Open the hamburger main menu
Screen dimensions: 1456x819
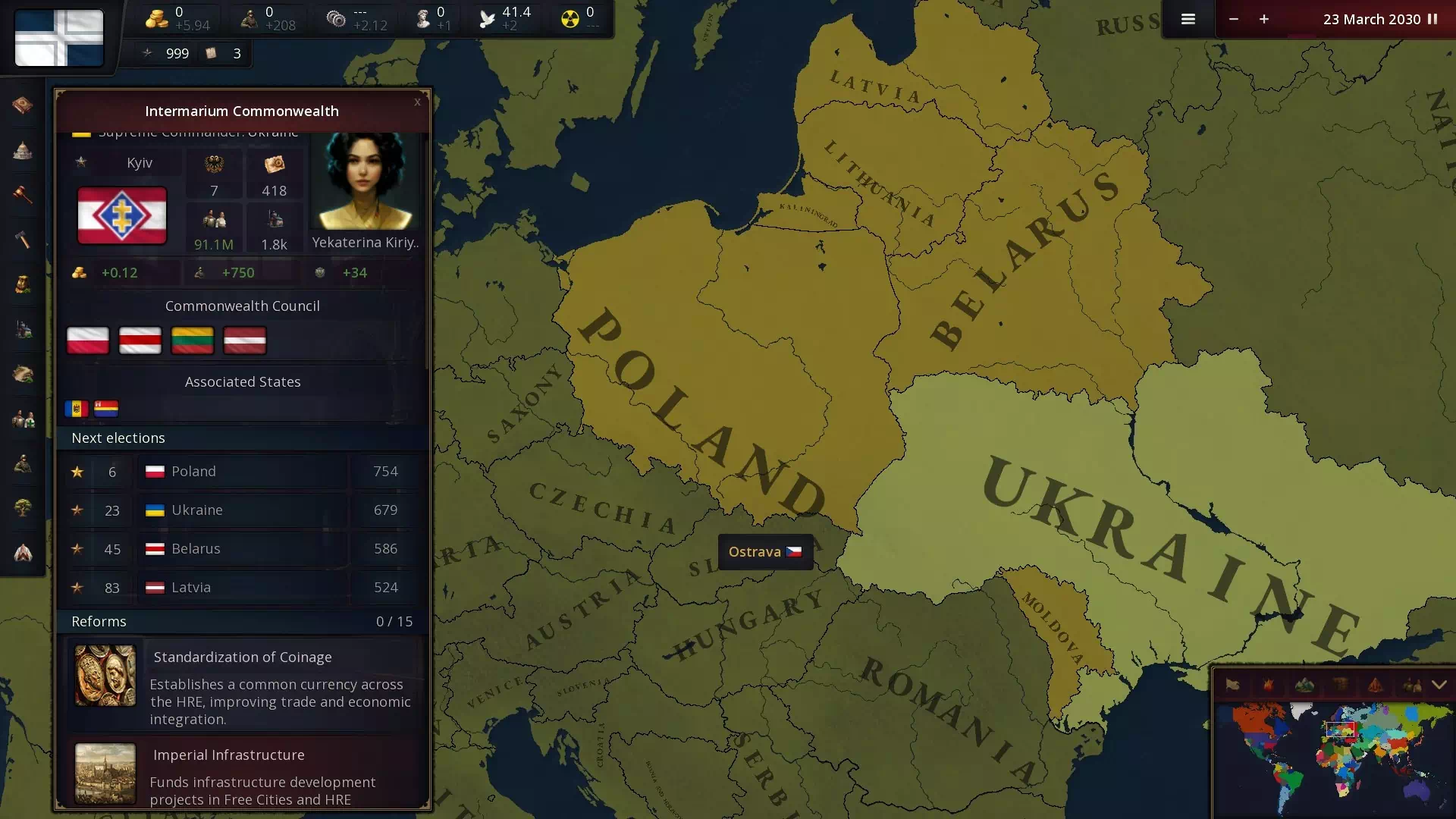tap(1188, 19)
